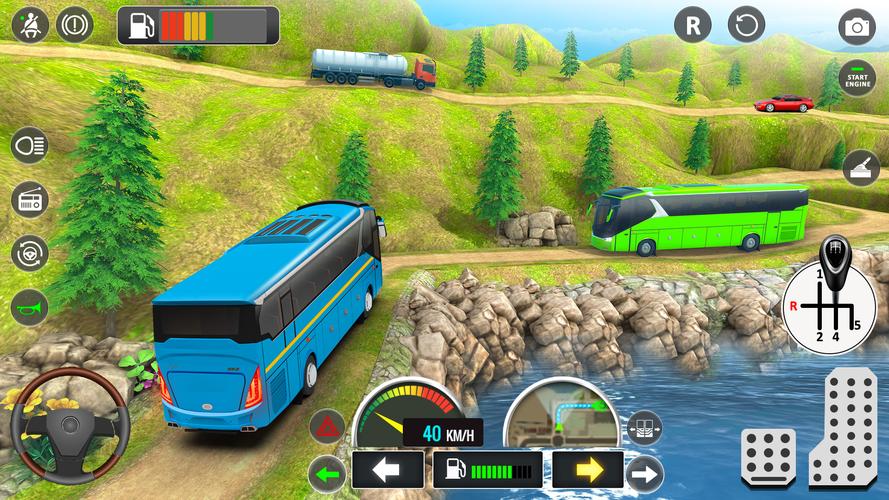Screen dimensions: 889x500
Task: Activate the green left turn indicator
Action: coord(327,470)
